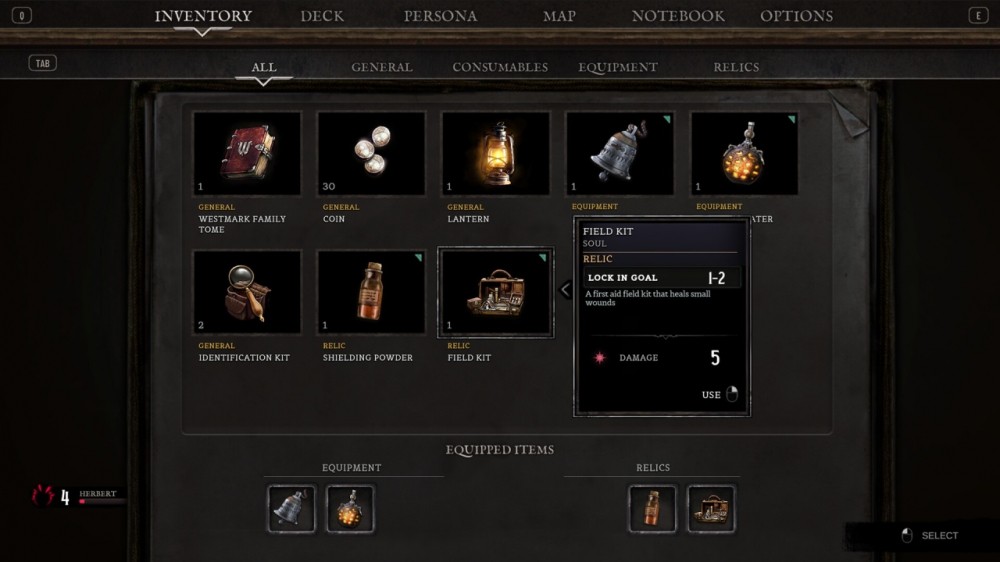The image size is (1000, 562).
Task: Open the Options menu
Action: click(796, 16)
